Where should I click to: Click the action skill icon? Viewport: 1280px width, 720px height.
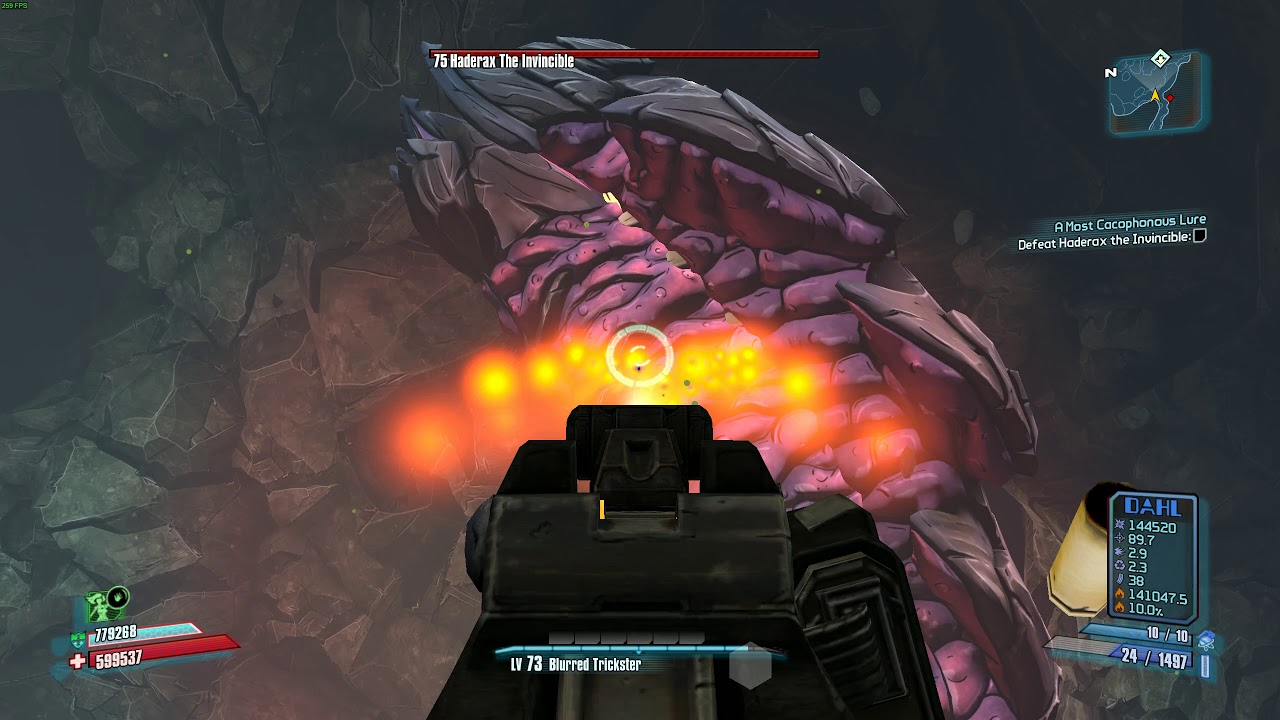[x=108, y=604]
